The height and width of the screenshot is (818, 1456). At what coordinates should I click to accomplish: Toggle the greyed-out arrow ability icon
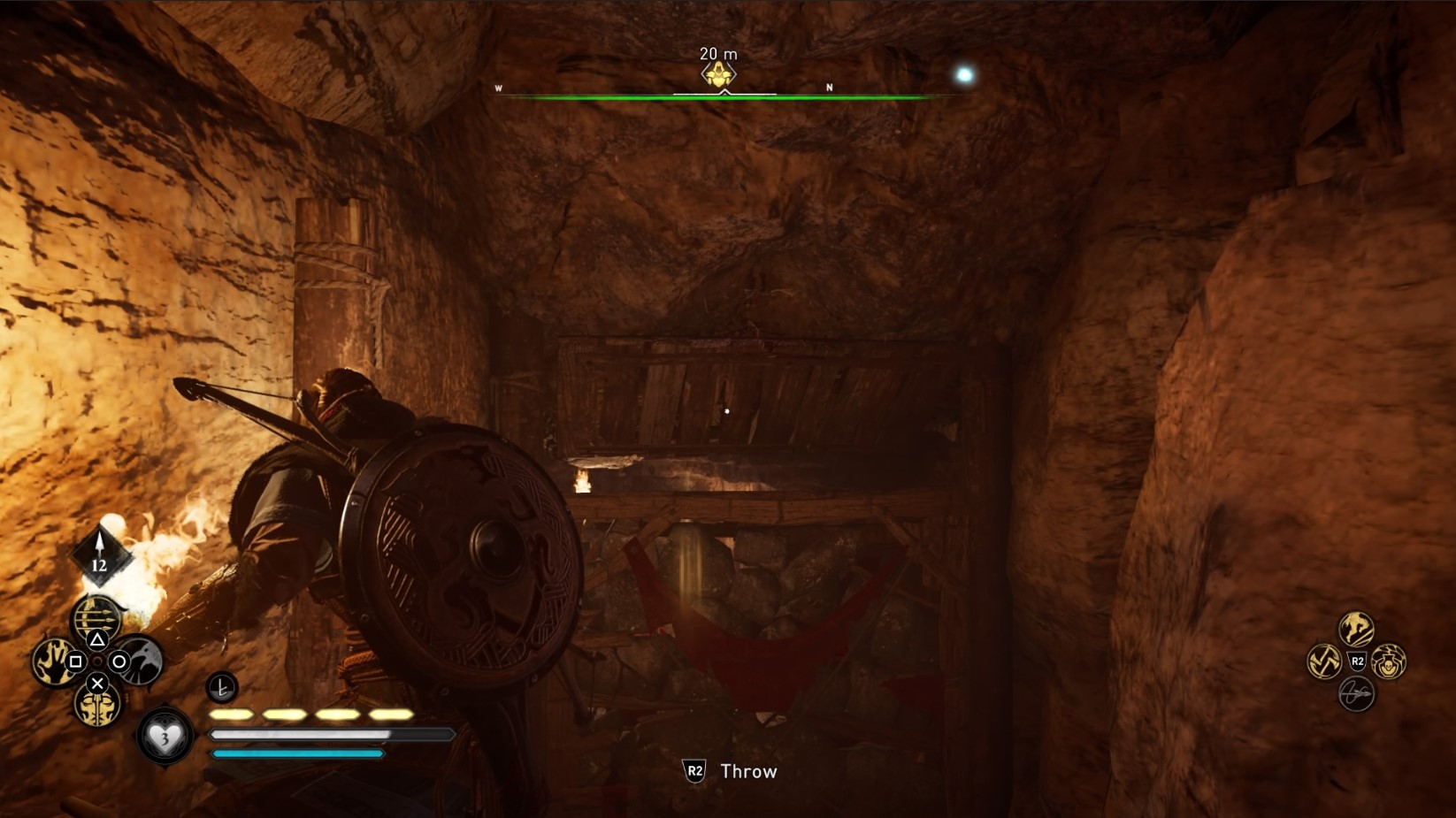[x=1356, y=694]
